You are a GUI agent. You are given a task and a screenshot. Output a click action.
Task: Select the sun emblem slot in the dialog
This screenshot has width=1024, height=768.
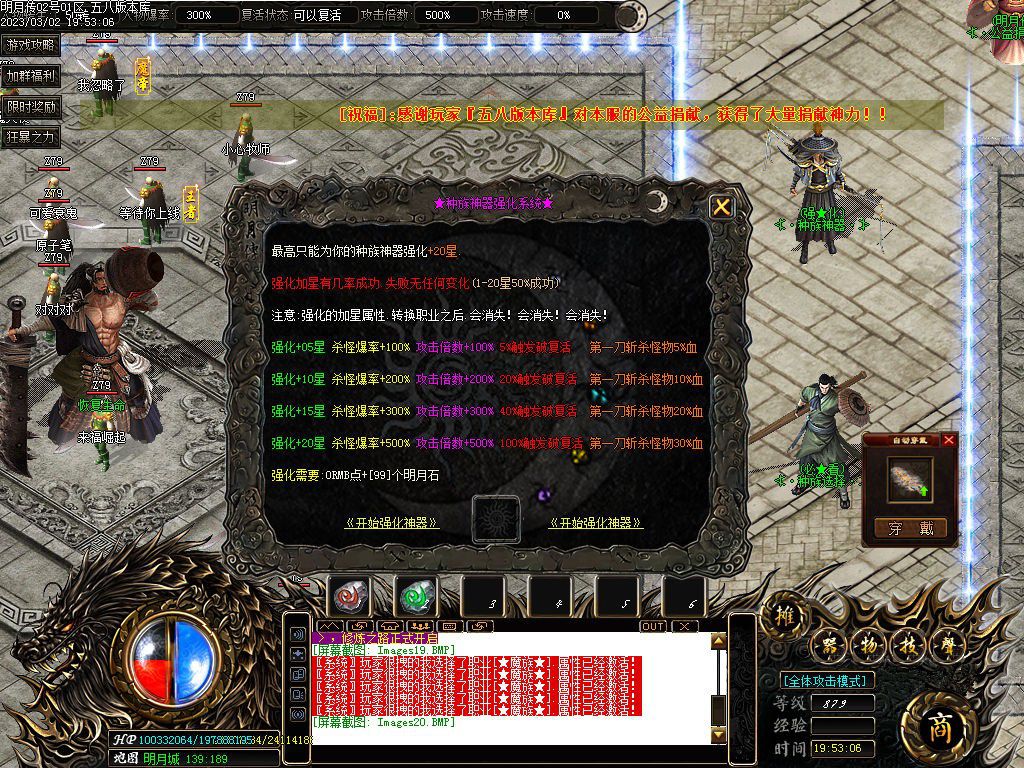495,520
